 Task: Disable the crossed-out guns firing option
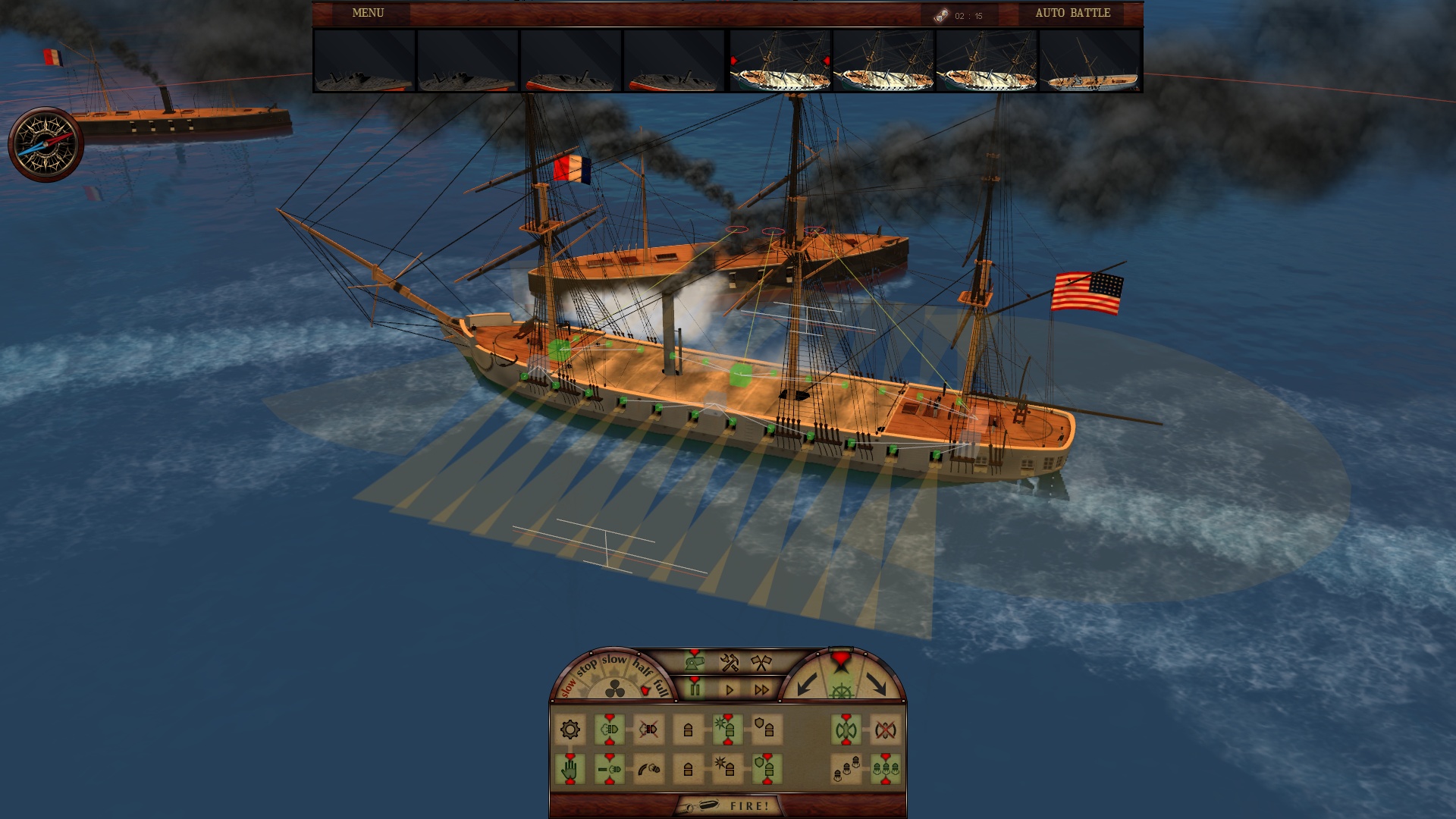649,729
